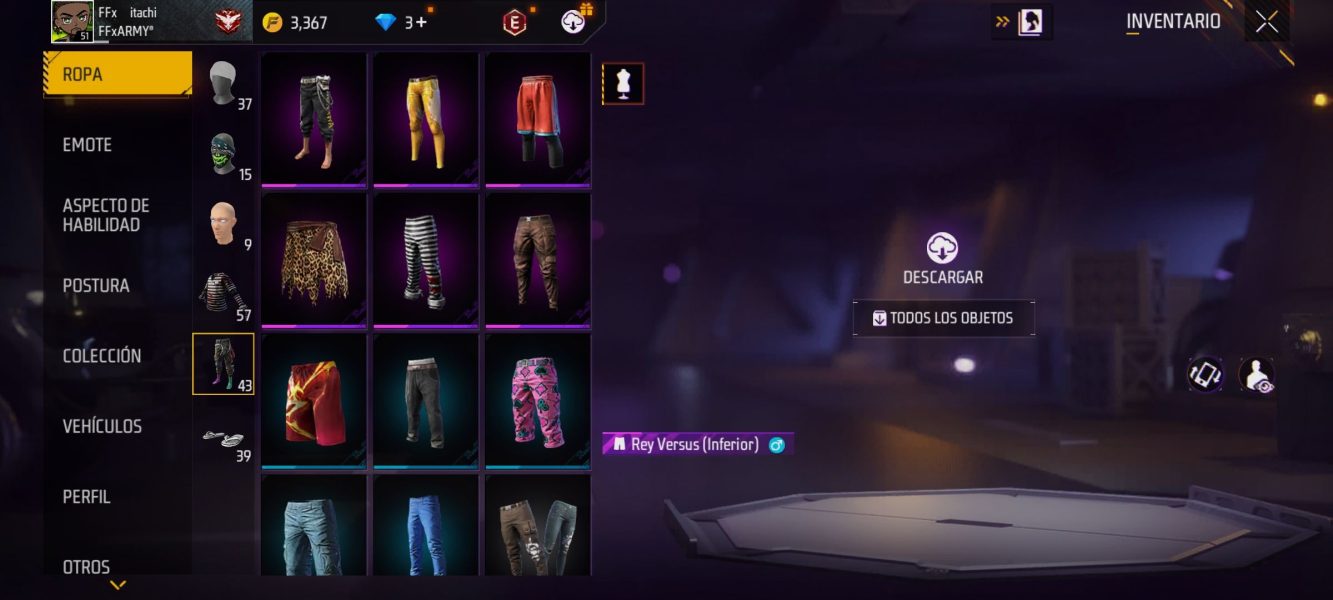This screenshot has height=600, width=1333.
Task: Click the Todos los Objetos button
Action: coord(943,318)
